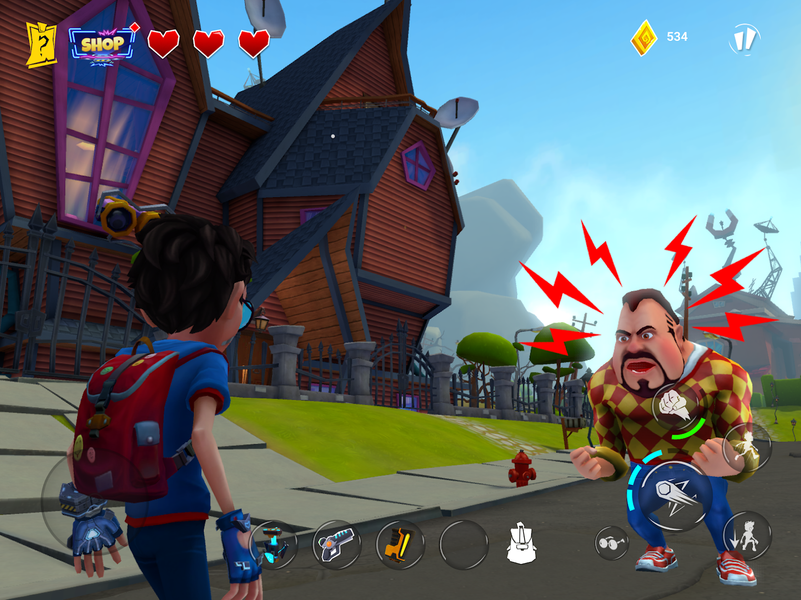
Task: Toggle the crouch button with down arrow
Action: [x=746, y=535]
